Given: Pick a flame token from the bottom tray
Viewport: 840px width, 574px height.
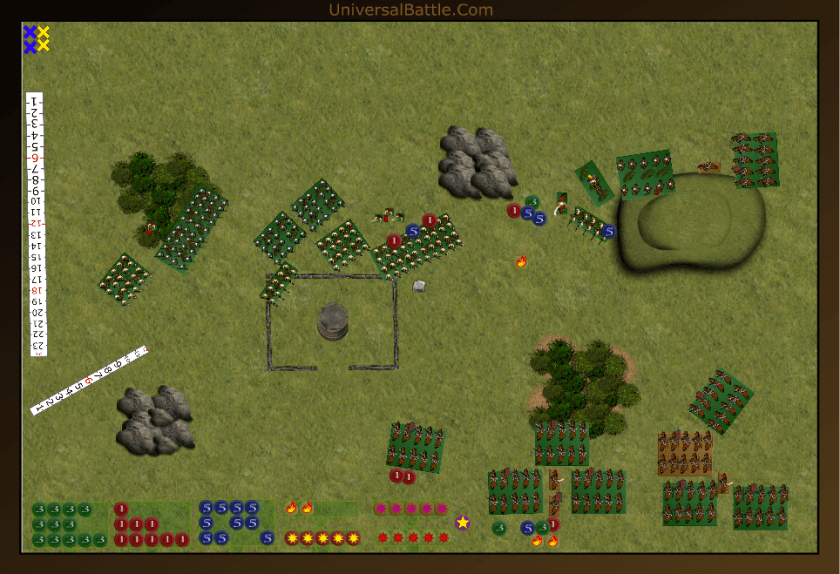Looking at the screenshot, I should [x=292, y=508].
